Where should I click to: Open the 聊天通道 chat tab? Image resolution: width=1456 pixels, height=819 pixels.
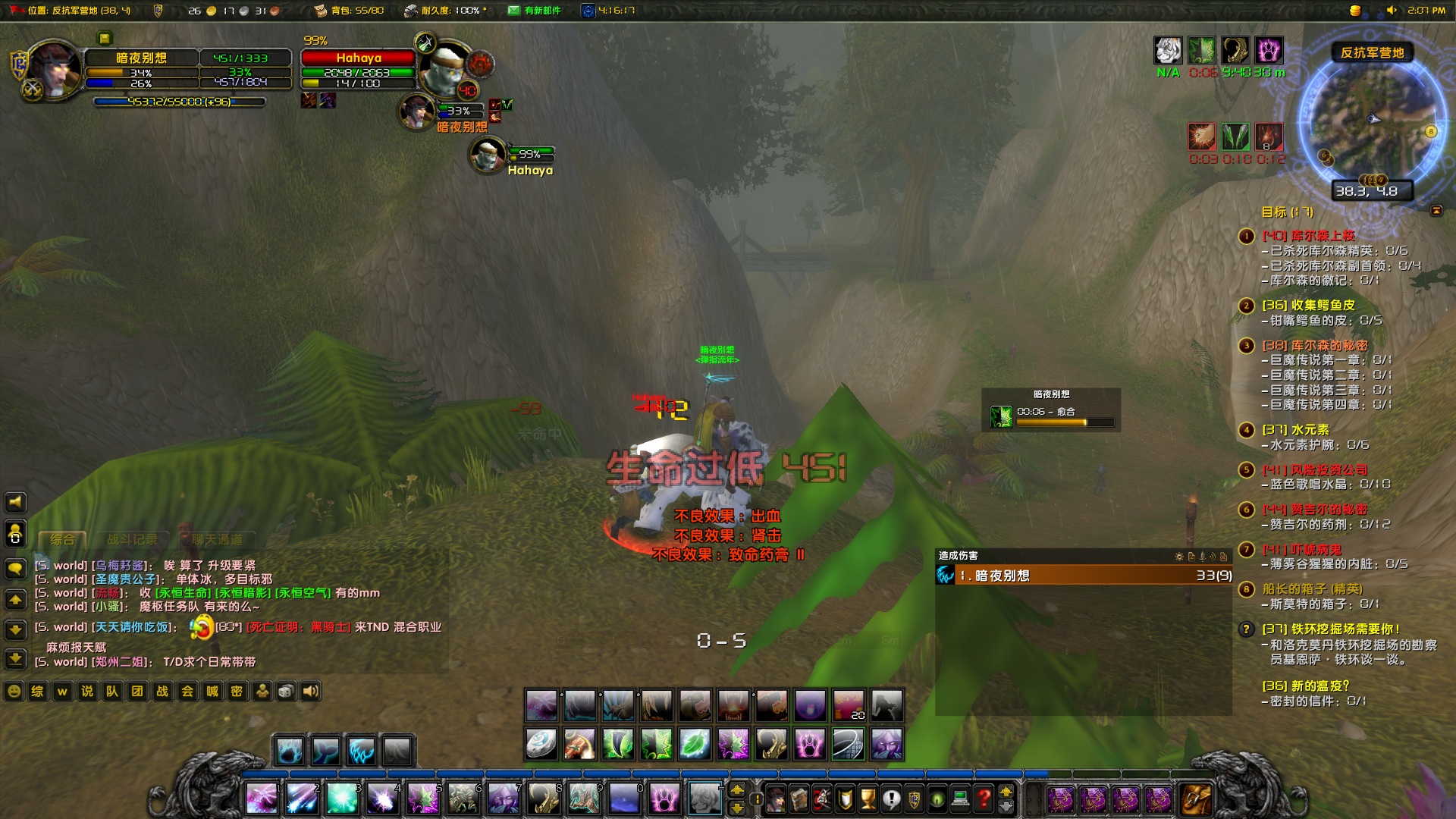218,540
